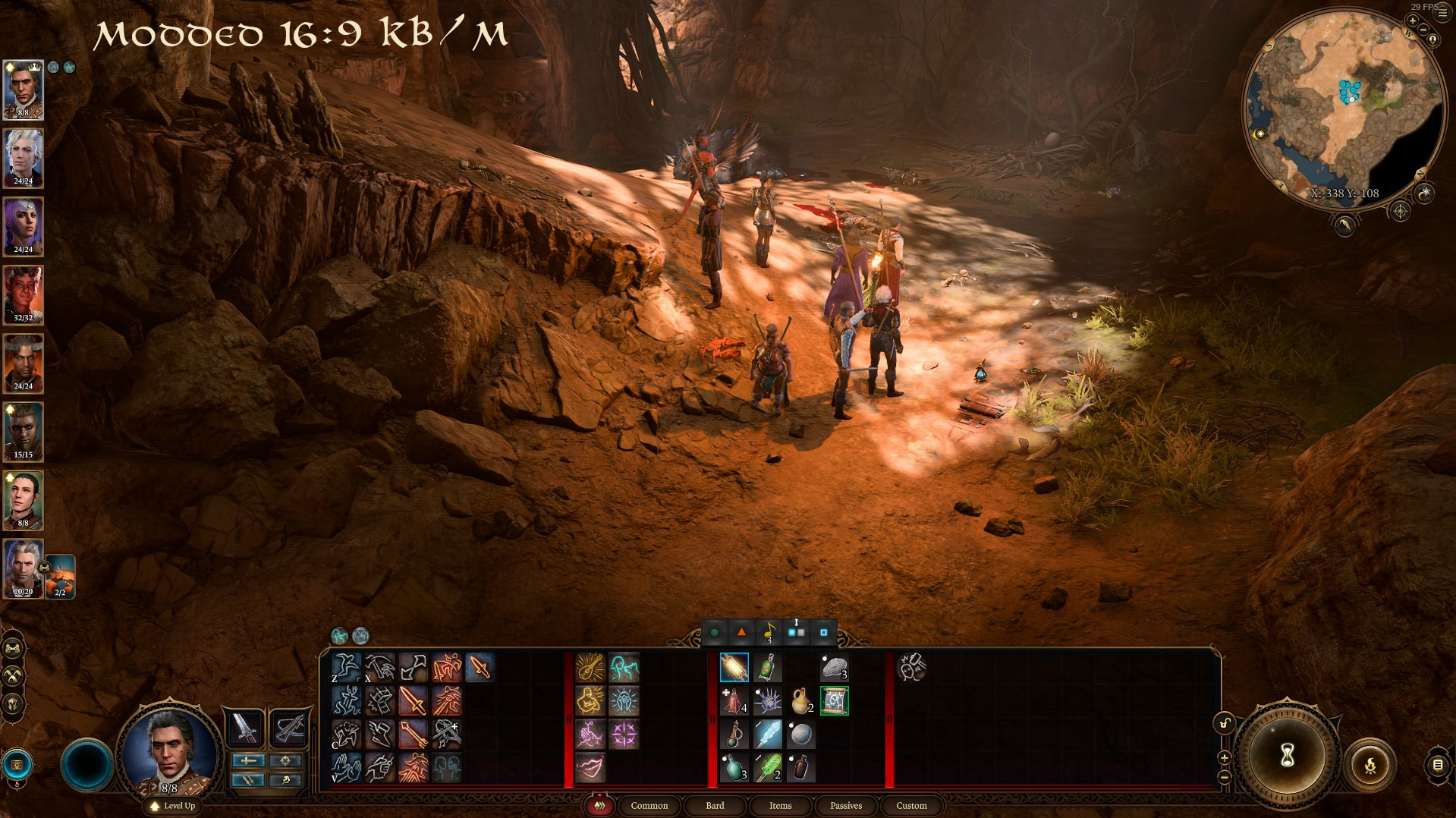Click the minimap zoom-in control
Viewport: 1456px width, 818px height.
[1414, 20]
